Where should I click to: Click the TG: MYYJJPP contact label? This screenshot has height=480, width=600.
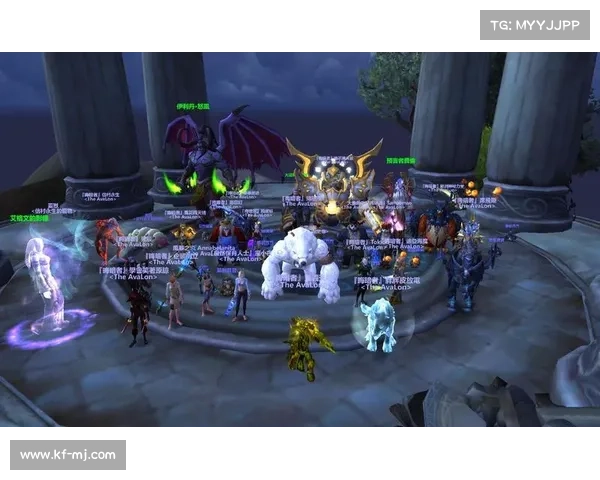click(x=536, y=24)
